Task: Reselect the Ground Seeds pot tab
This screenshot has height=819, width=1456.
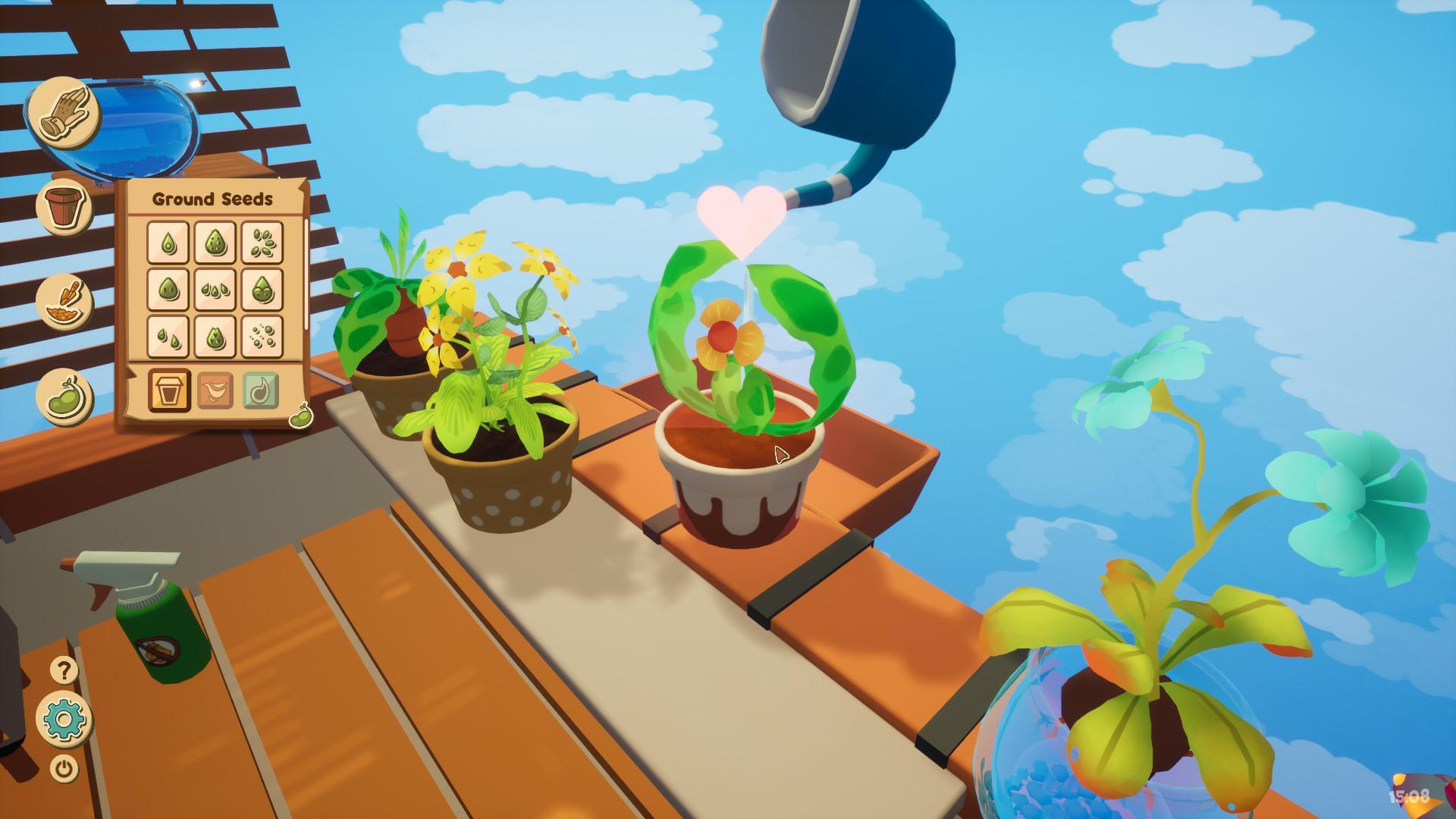Action: [x=169, y=389]
